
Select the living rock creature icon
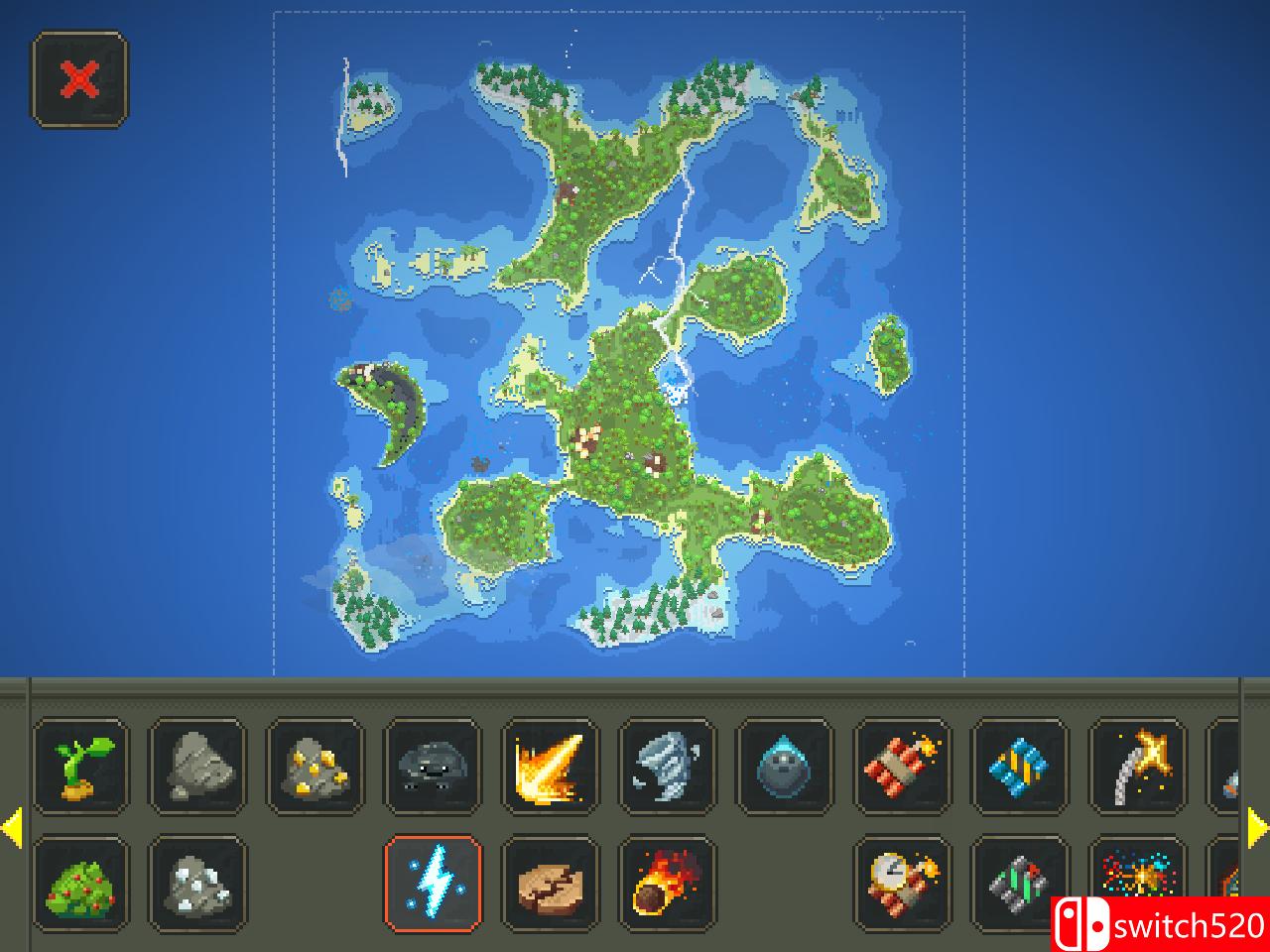tap(434, 769)
